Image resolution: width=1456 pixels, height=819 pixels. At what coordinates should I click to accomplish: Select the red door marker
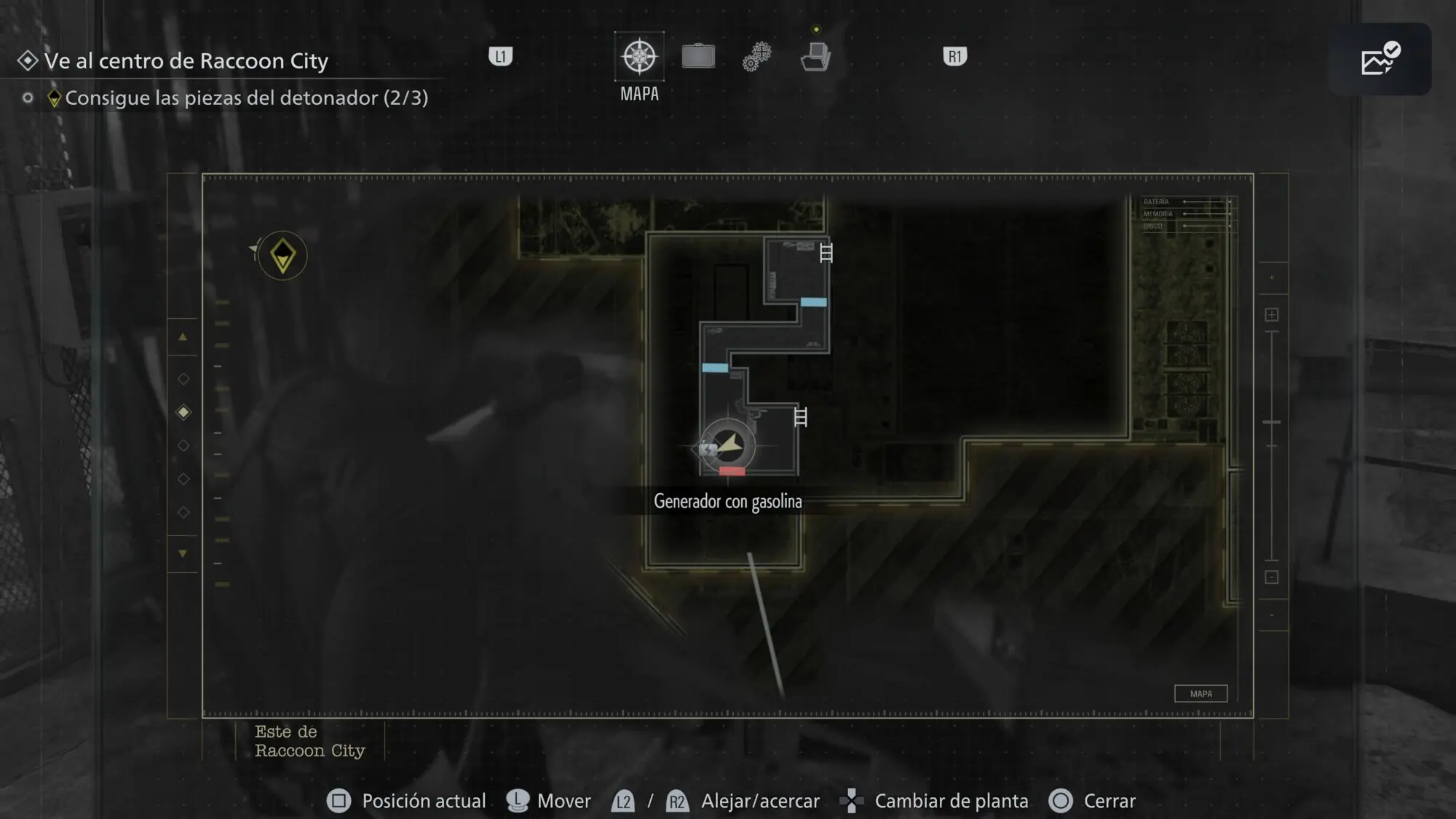[732, 472]
